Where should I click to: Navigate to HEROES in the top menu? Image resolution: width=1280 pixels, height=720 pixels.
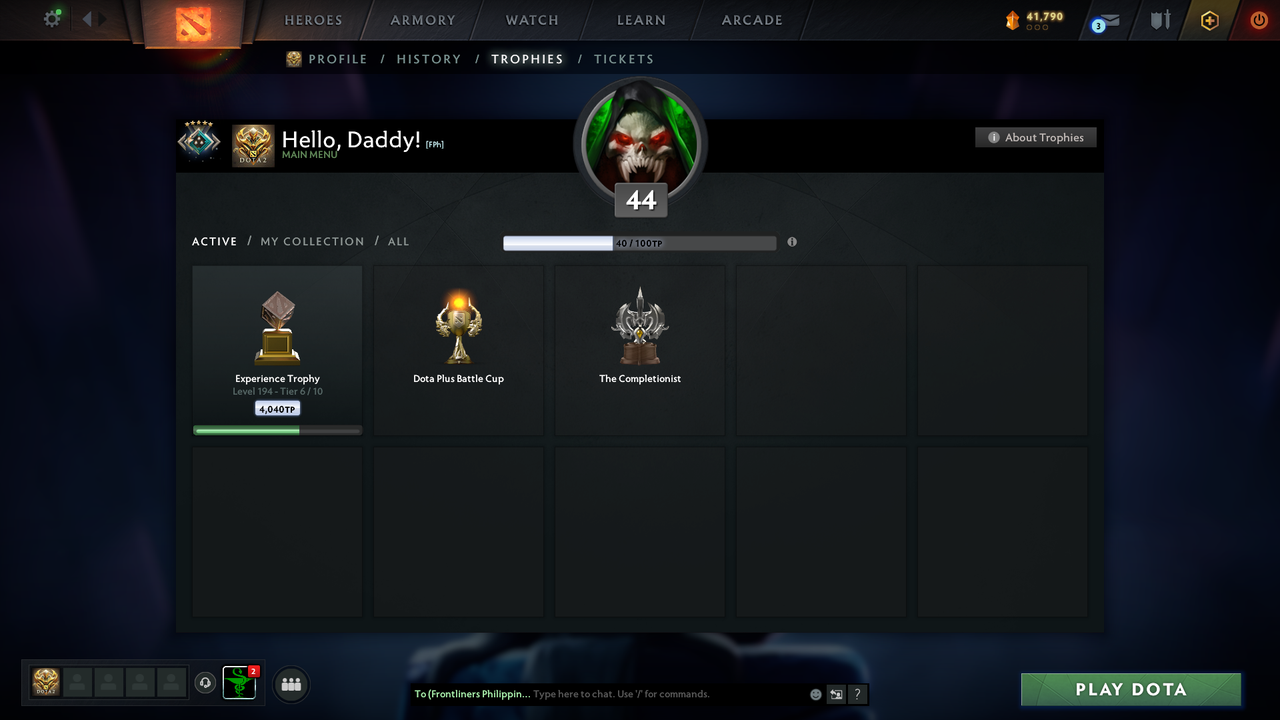tap(313, 19)
